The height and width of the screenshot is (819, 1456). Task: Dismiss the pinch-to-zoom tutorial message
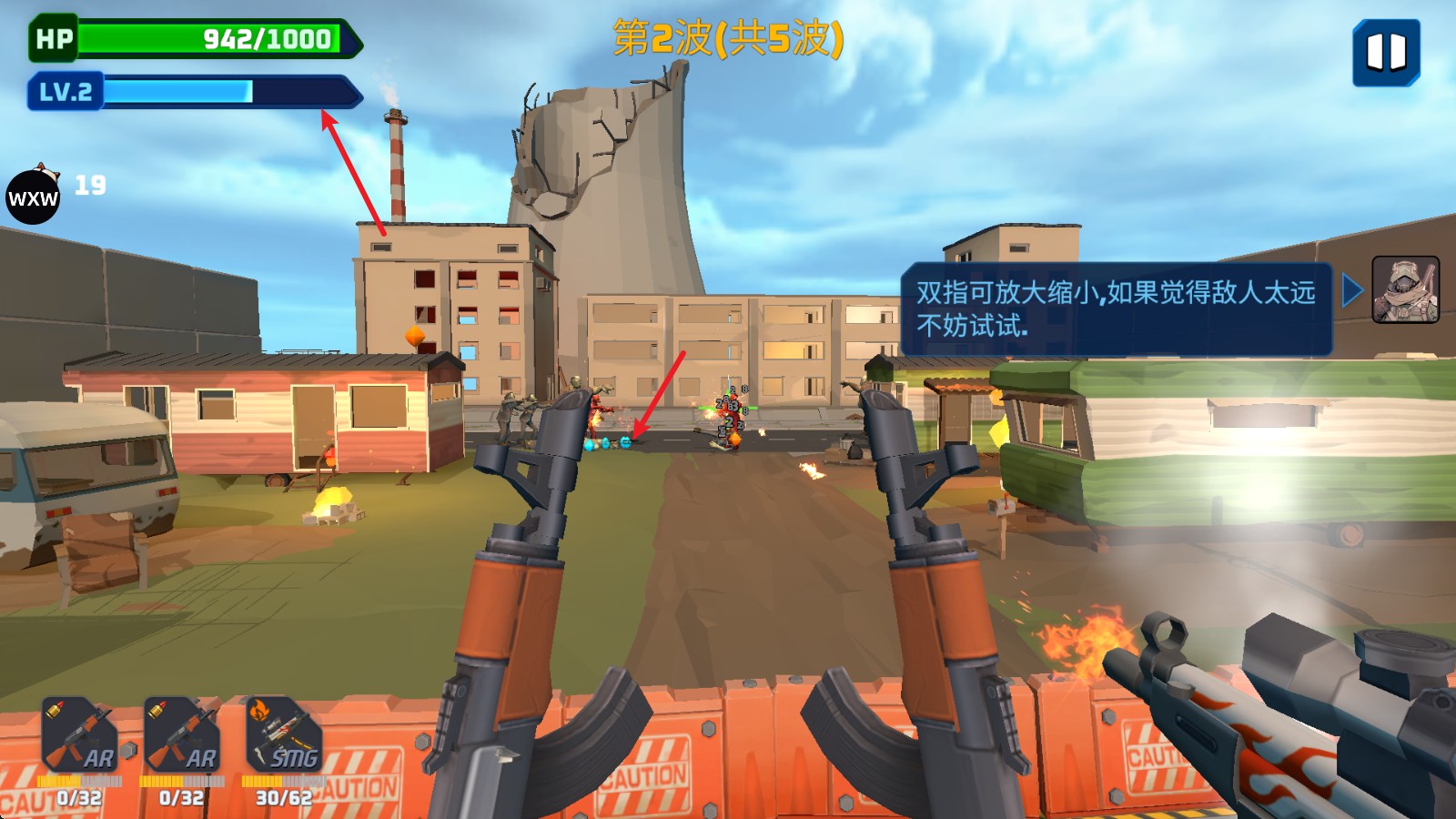[x=1115, y=309]
